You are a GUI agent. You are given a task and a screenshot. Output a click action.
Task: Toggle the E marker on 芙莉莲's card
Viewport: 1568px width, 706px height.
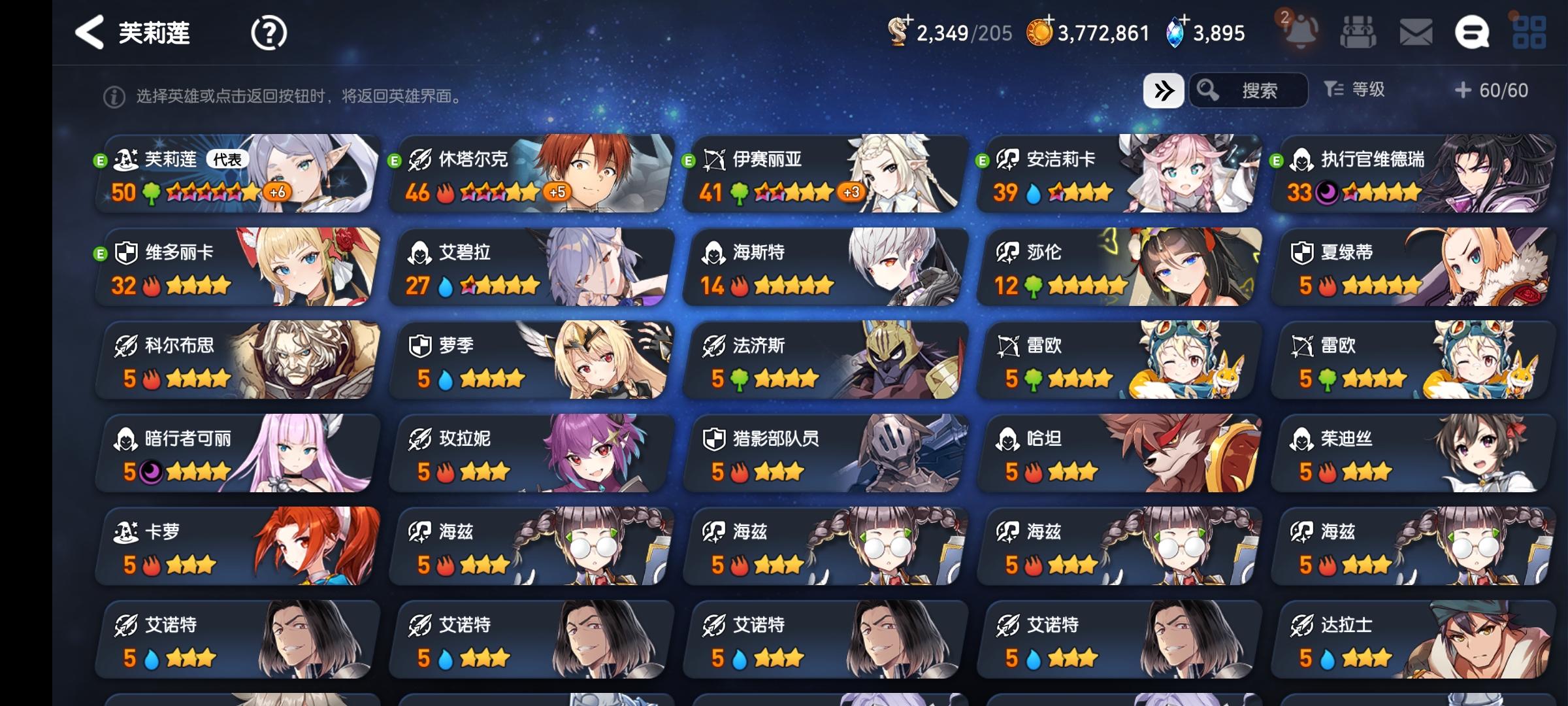(x=101, y=161)
